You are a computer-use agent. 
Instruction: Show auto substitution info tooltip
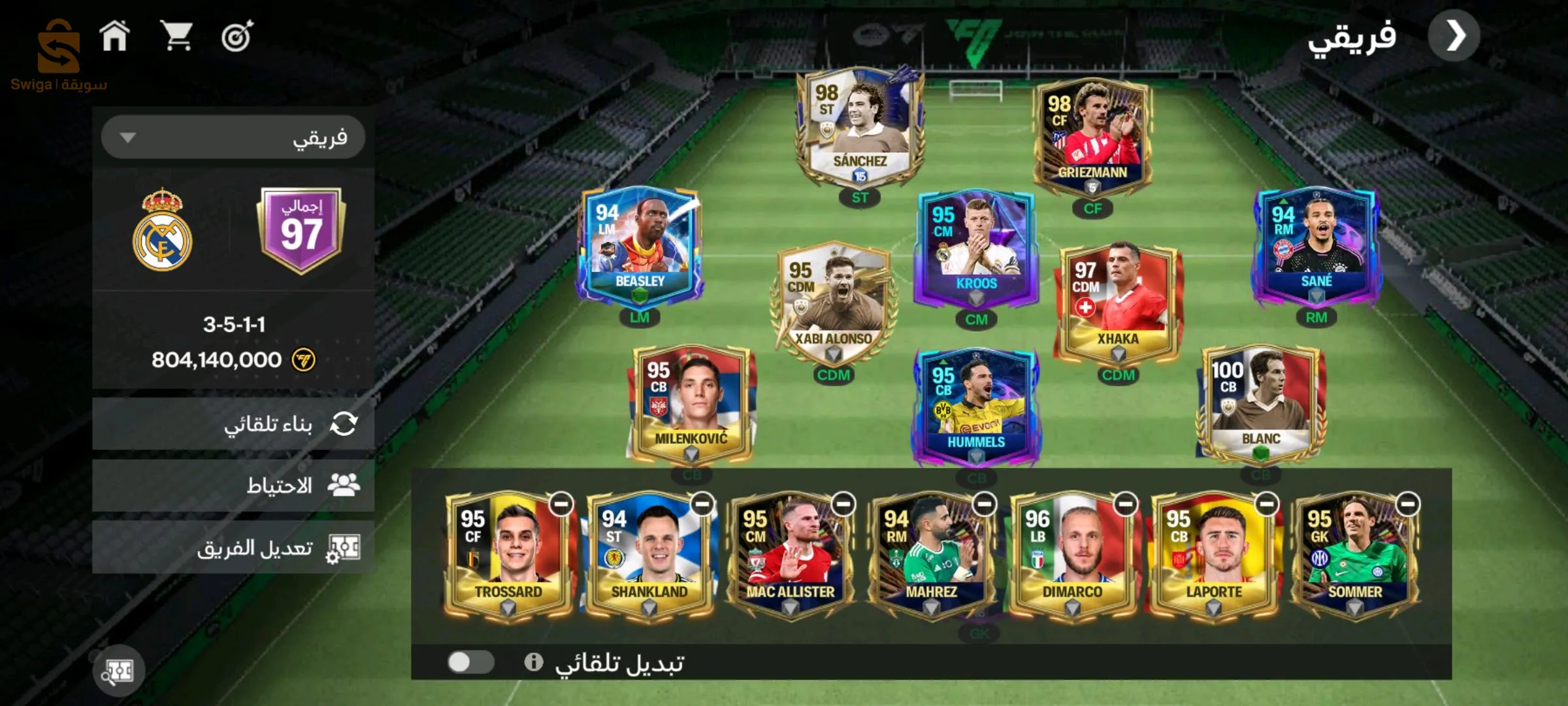click(533, 662)
